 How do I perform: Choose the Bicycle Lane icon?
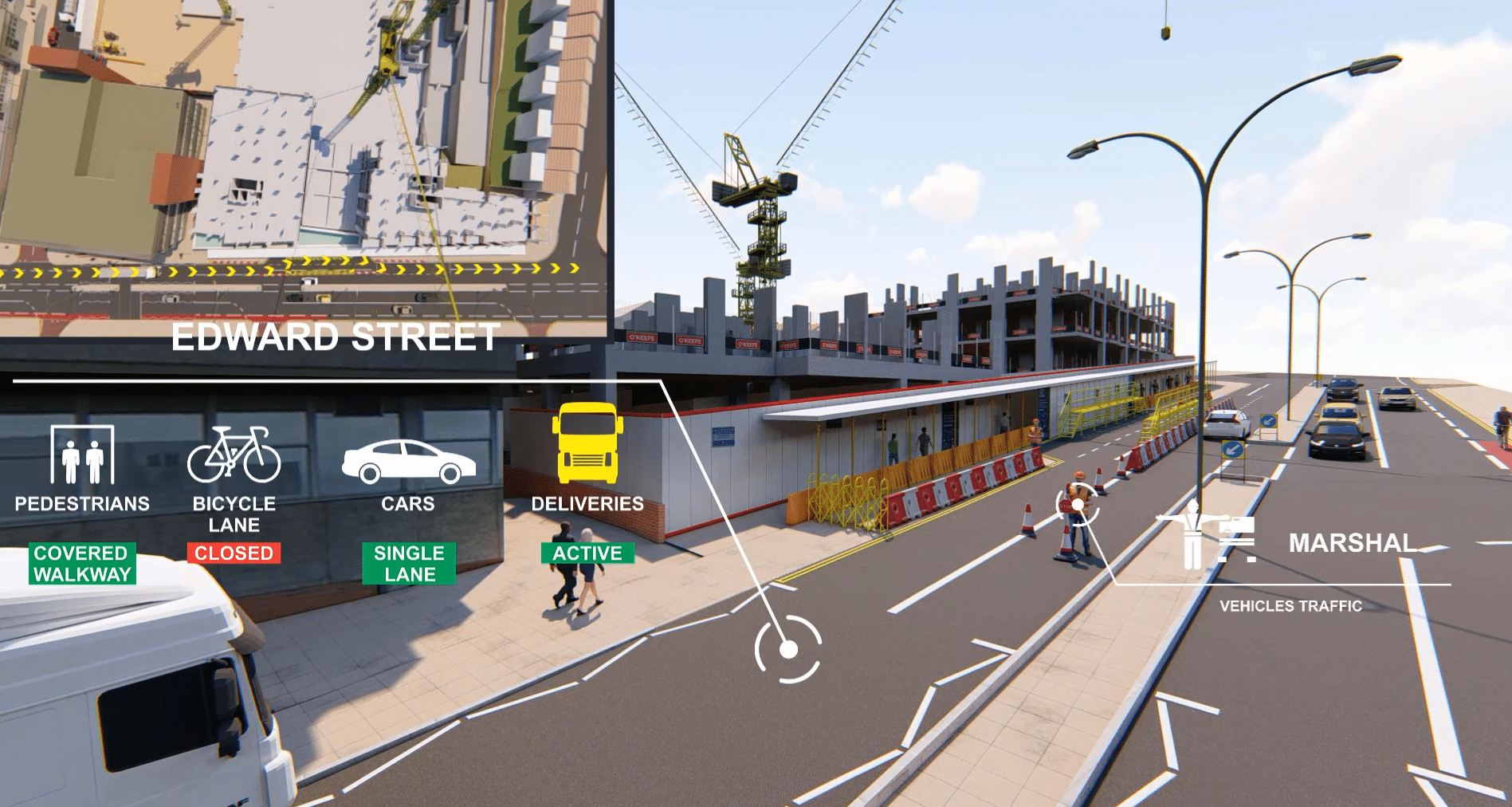[x=234, y=455]
